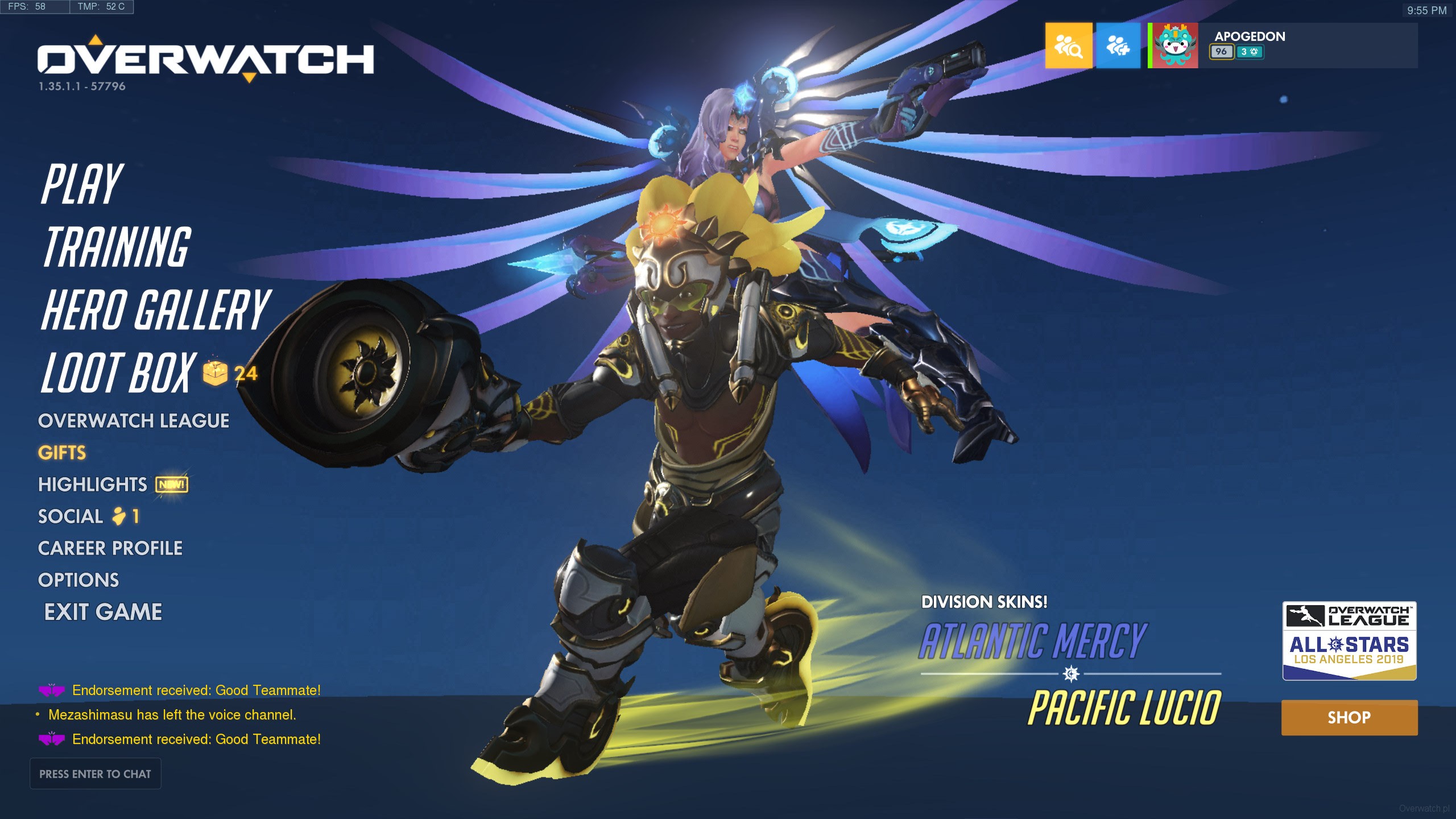This screenshot has width=1456, height=819.
Task: Open the Social menu
Action: point(71,516)
